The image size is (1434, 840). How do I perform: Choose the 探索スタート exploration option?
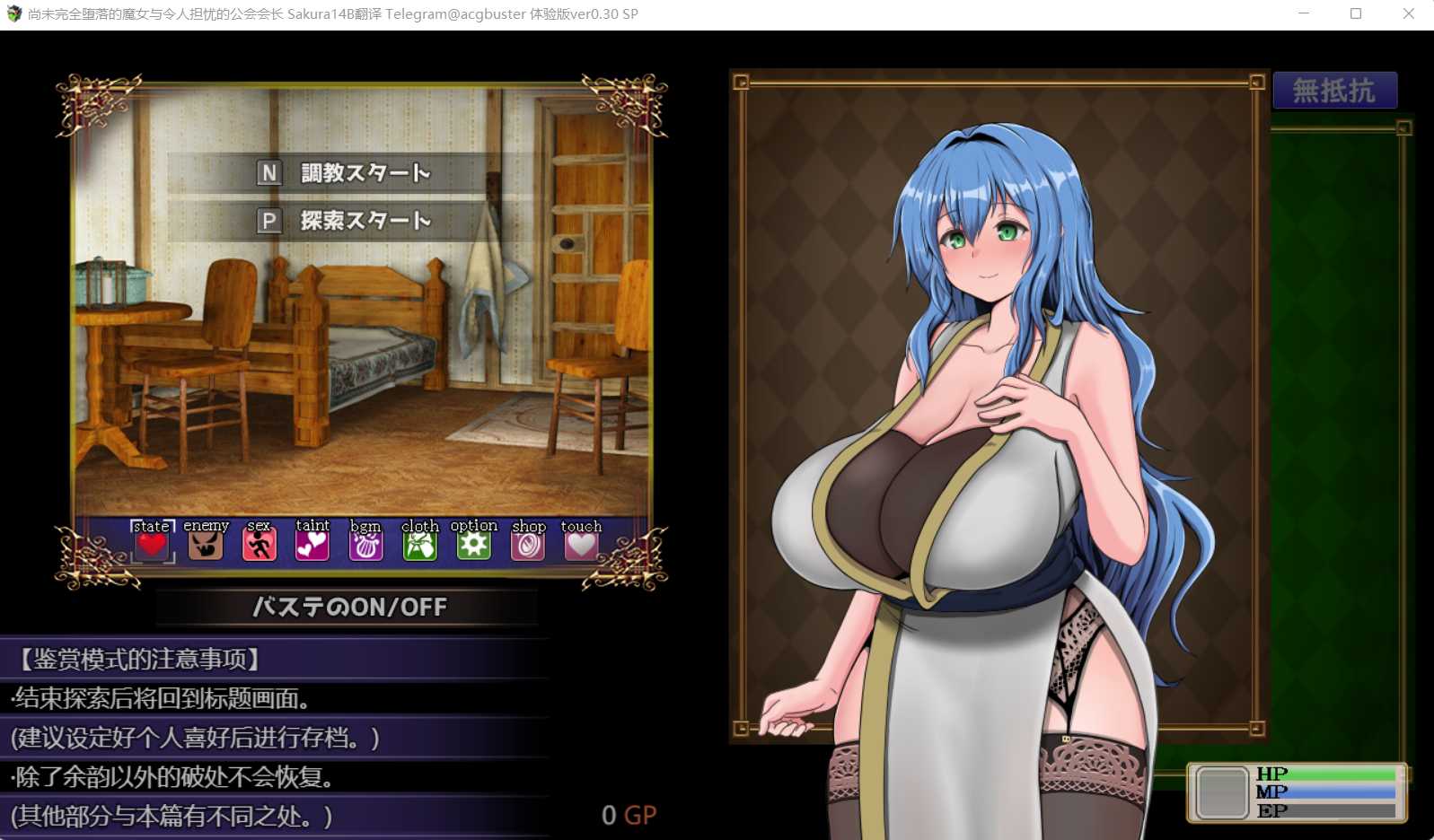(x=350, y=221)
